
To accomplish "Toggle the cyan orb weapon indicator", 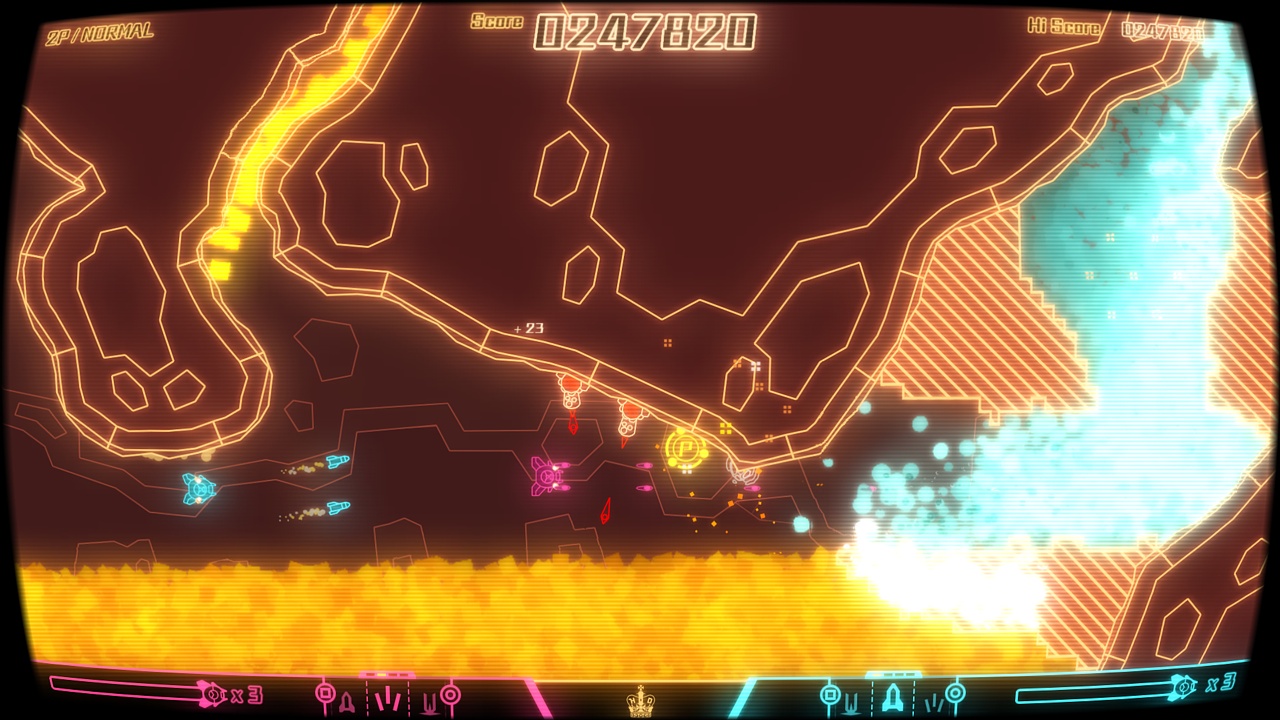I will pyautogui.click(x=956, y=692).
